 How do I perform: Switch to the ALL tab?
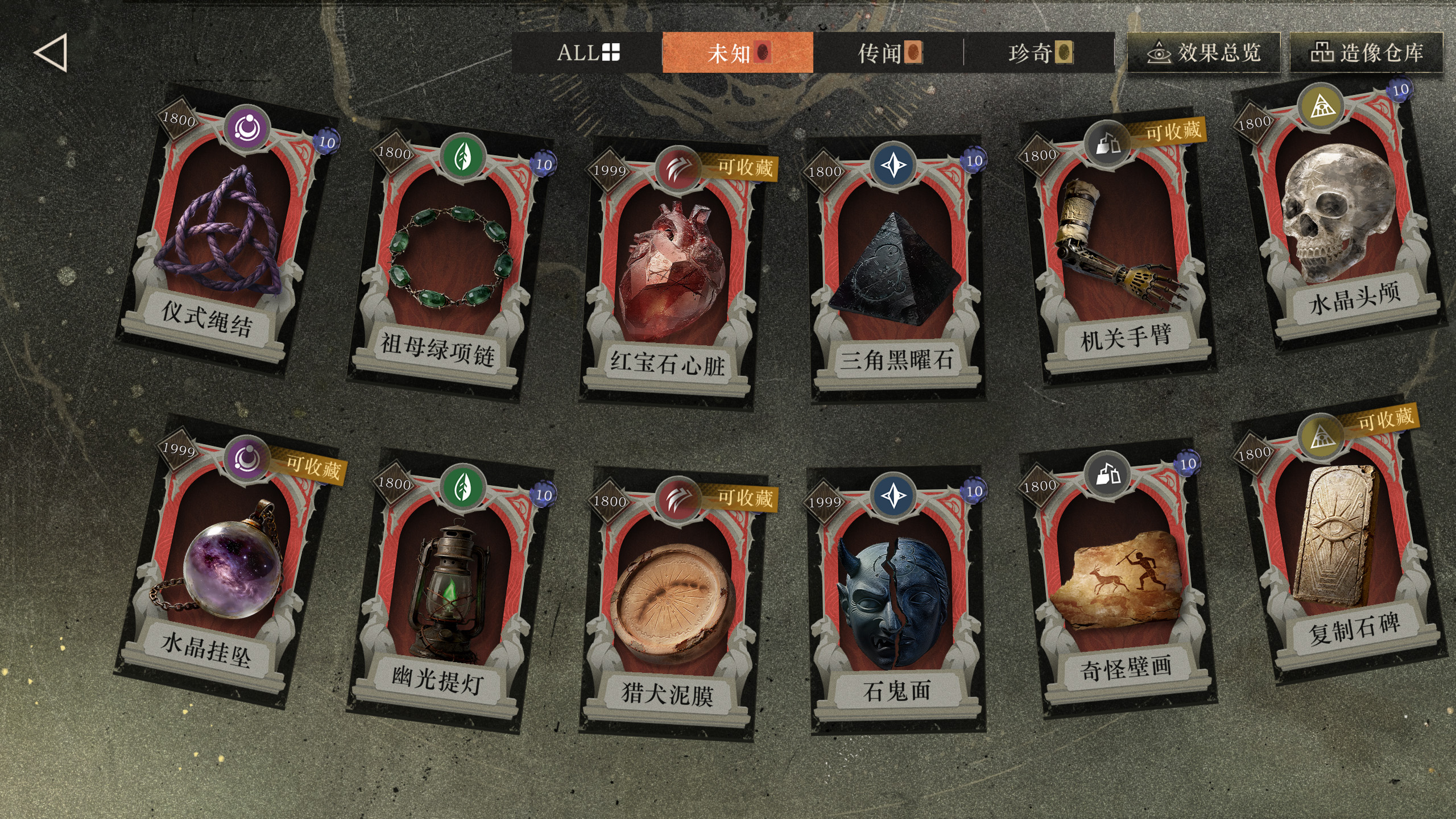coord(588,53)
